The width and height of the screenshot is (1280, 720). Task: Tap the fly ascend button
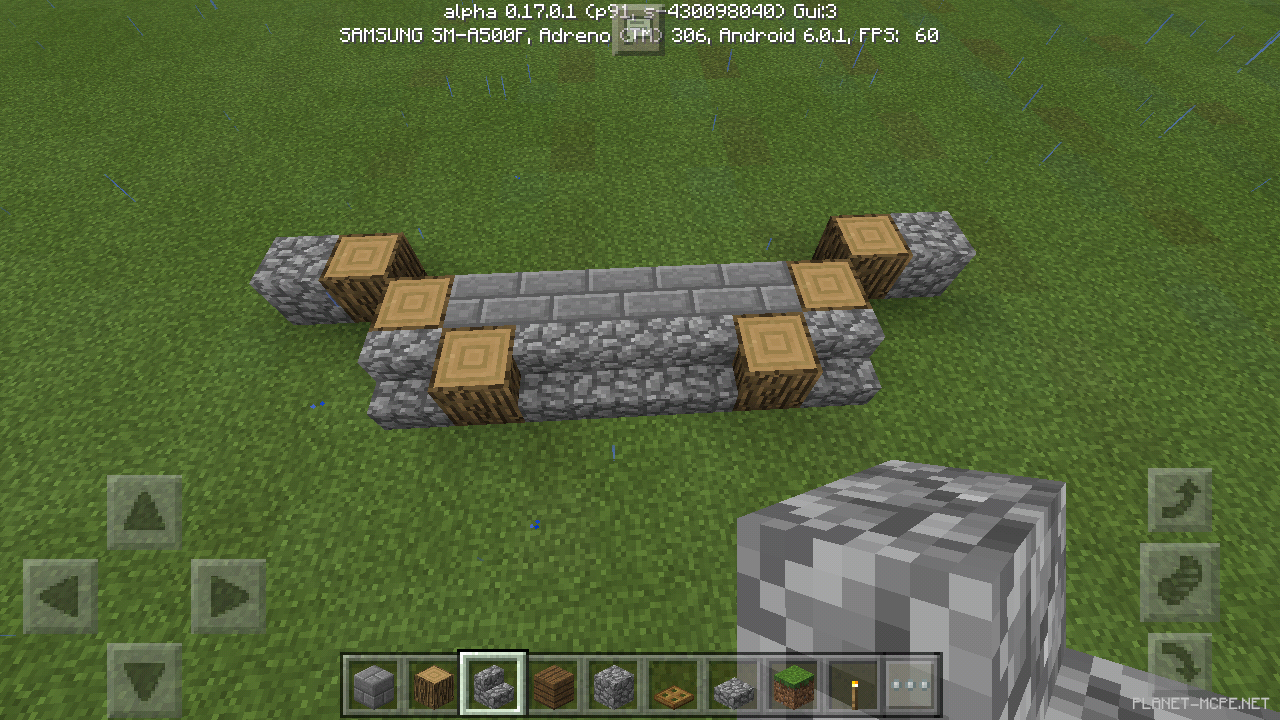(1178, 499)
